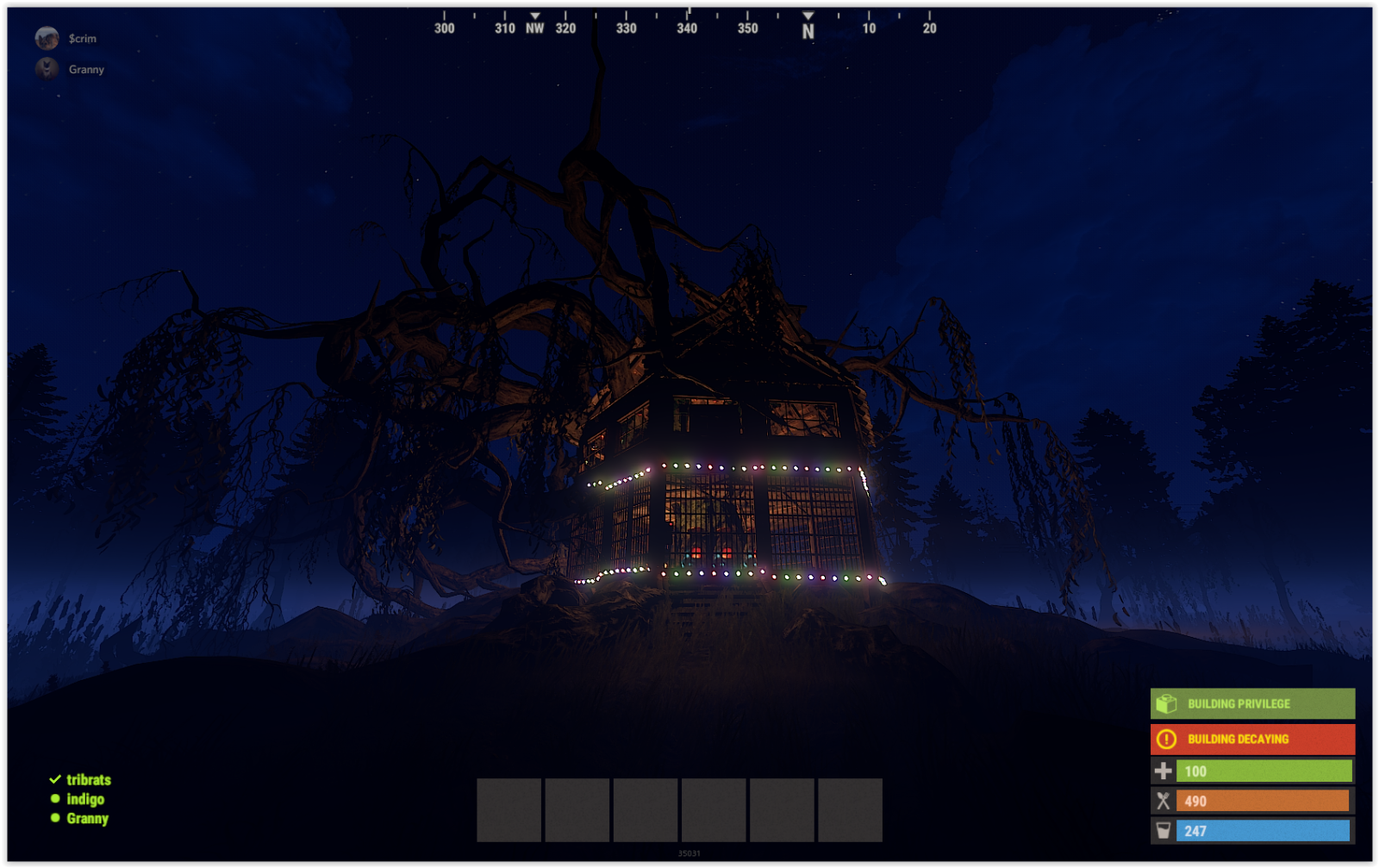Click Granny's portrait avatar in team list
This screenshot has width=1379, height=868.
click(47, 69)
